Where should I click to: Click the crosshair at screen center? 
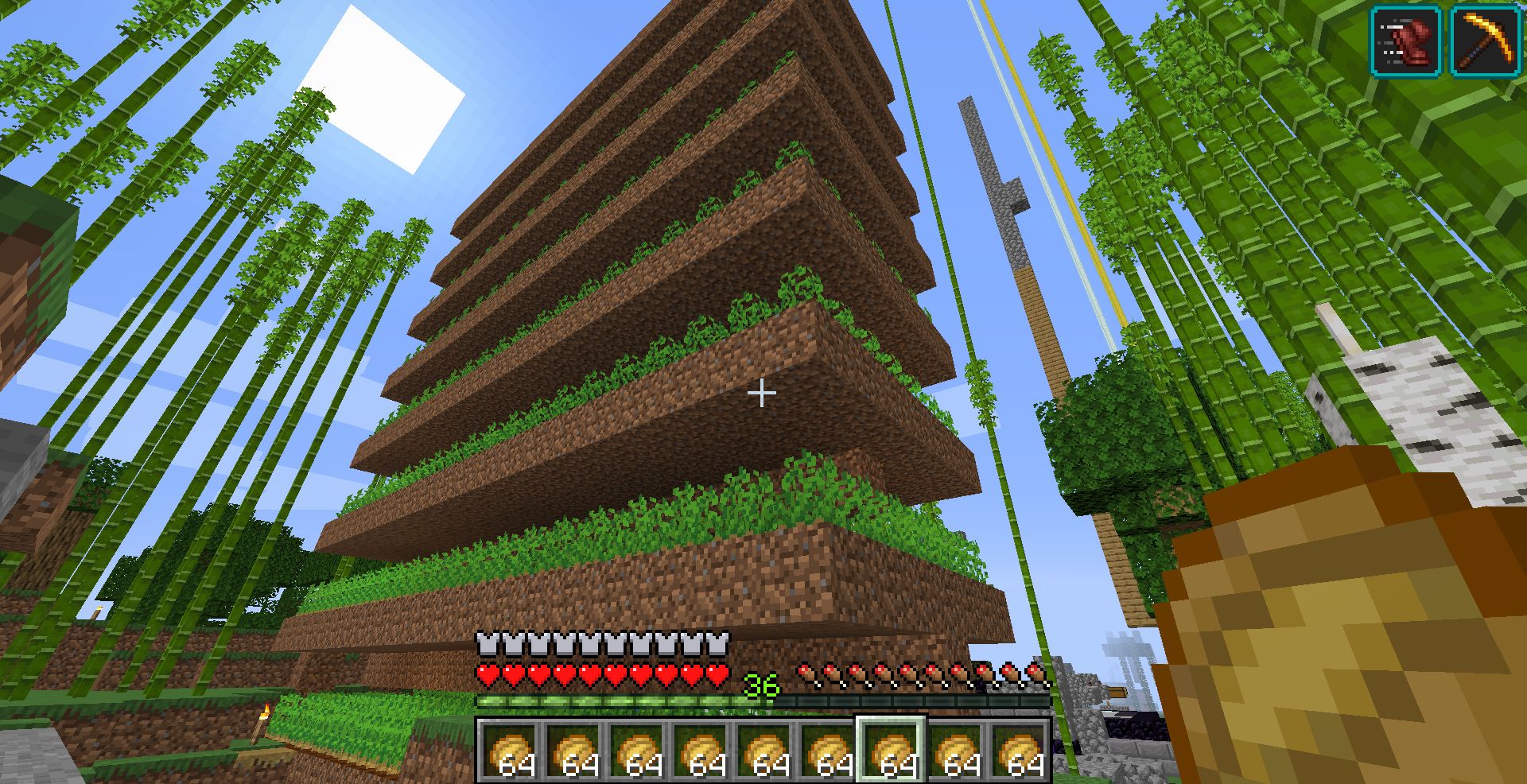(x=763, y=392)
